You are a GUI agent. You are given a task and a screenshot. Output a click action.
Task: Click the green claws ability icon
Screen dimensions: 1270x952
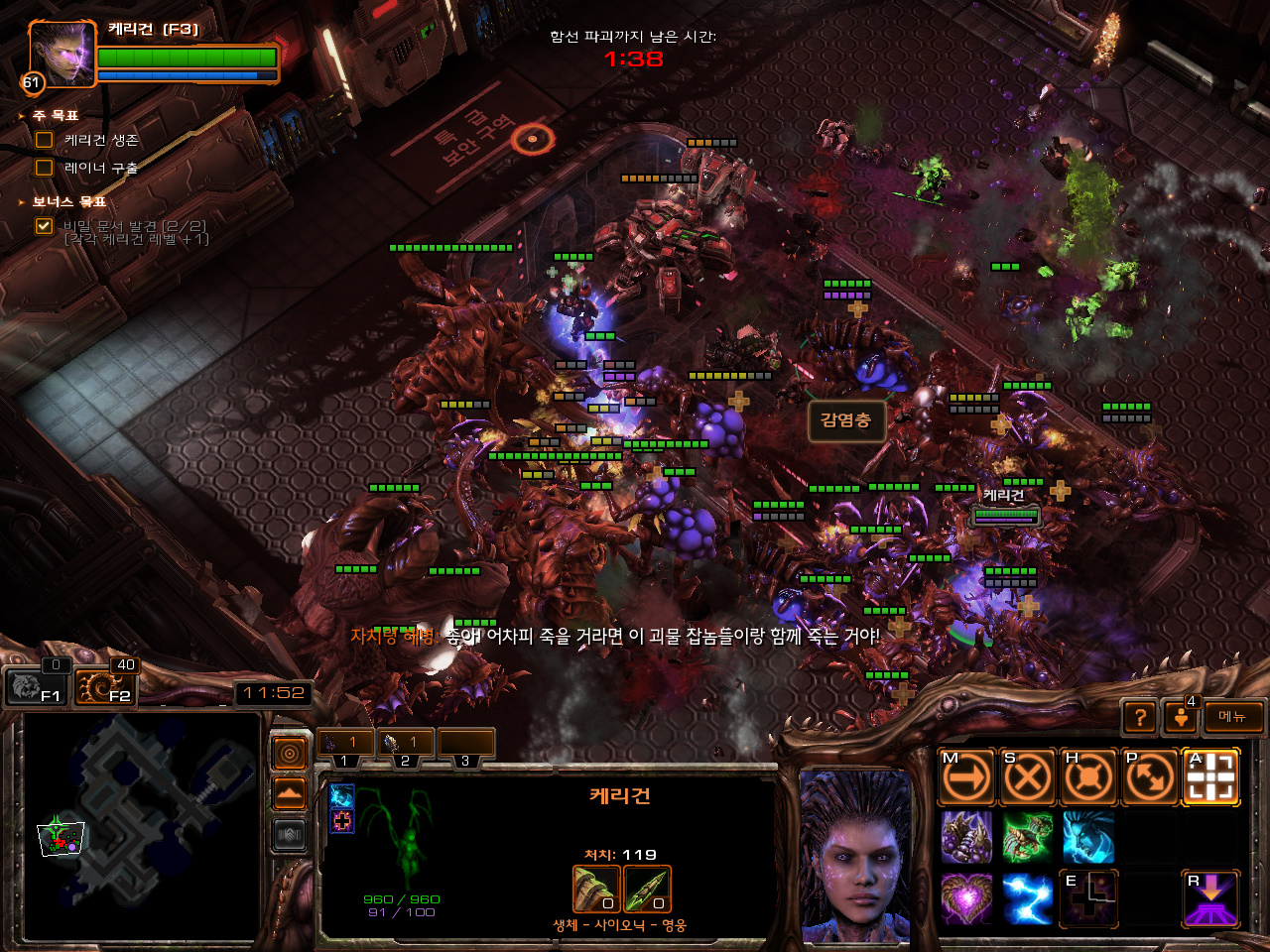click(x=1027, y=838)
